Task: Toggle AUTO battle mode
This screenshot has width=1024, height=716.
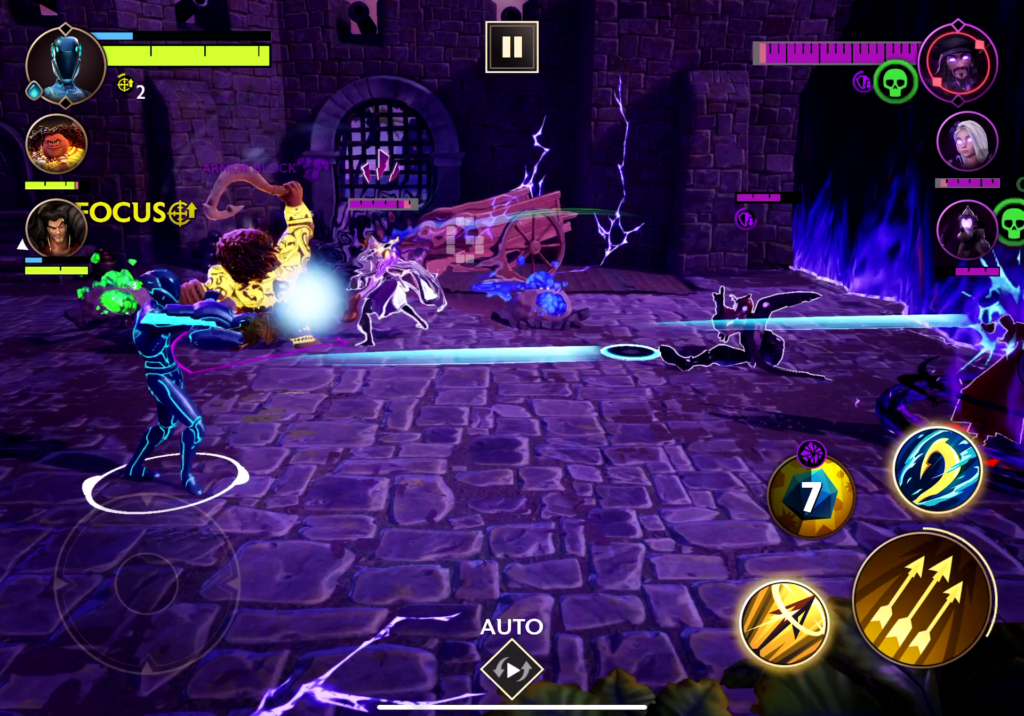Action: click(x=512, y=668)
